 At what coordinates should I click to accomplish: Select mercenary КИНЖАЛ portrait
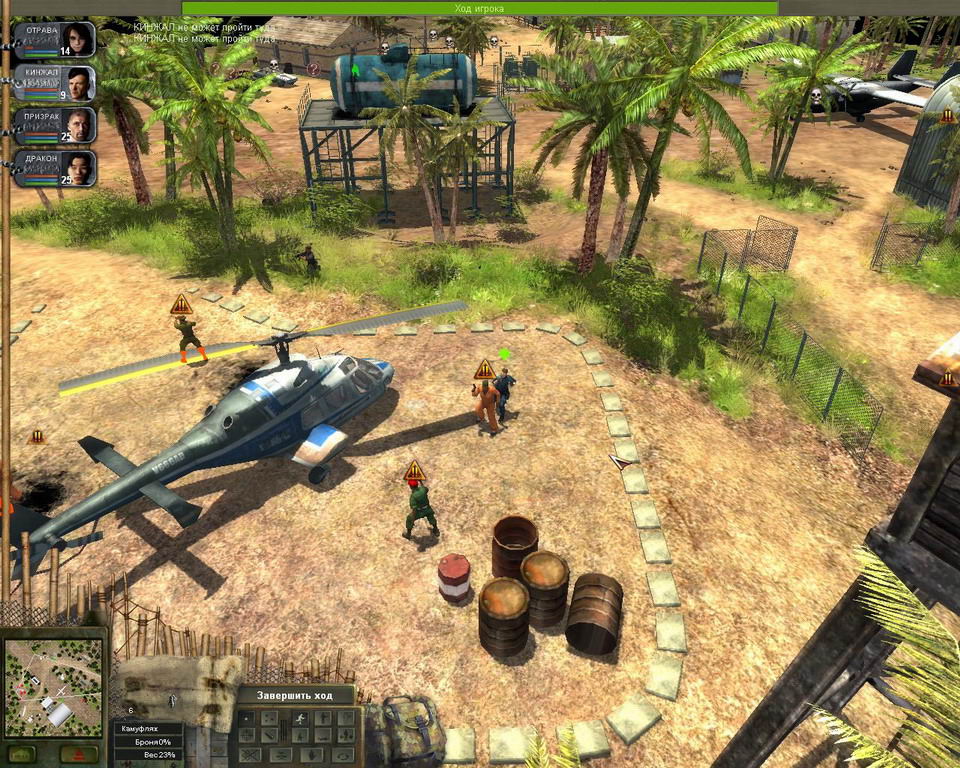point(56,83)
